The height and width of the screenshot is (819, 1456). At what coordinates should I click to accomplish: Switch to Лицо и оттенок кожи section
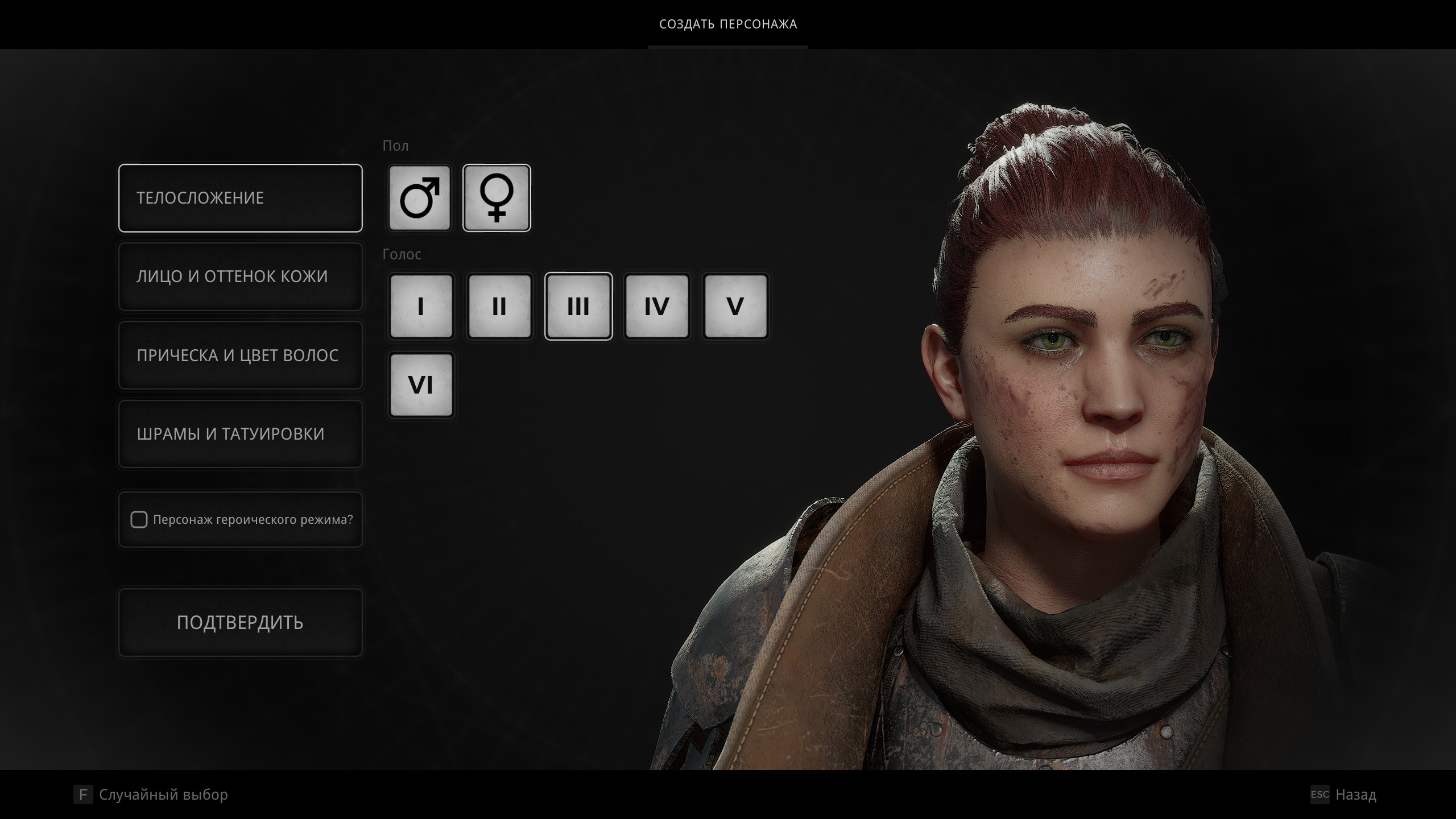240,277
